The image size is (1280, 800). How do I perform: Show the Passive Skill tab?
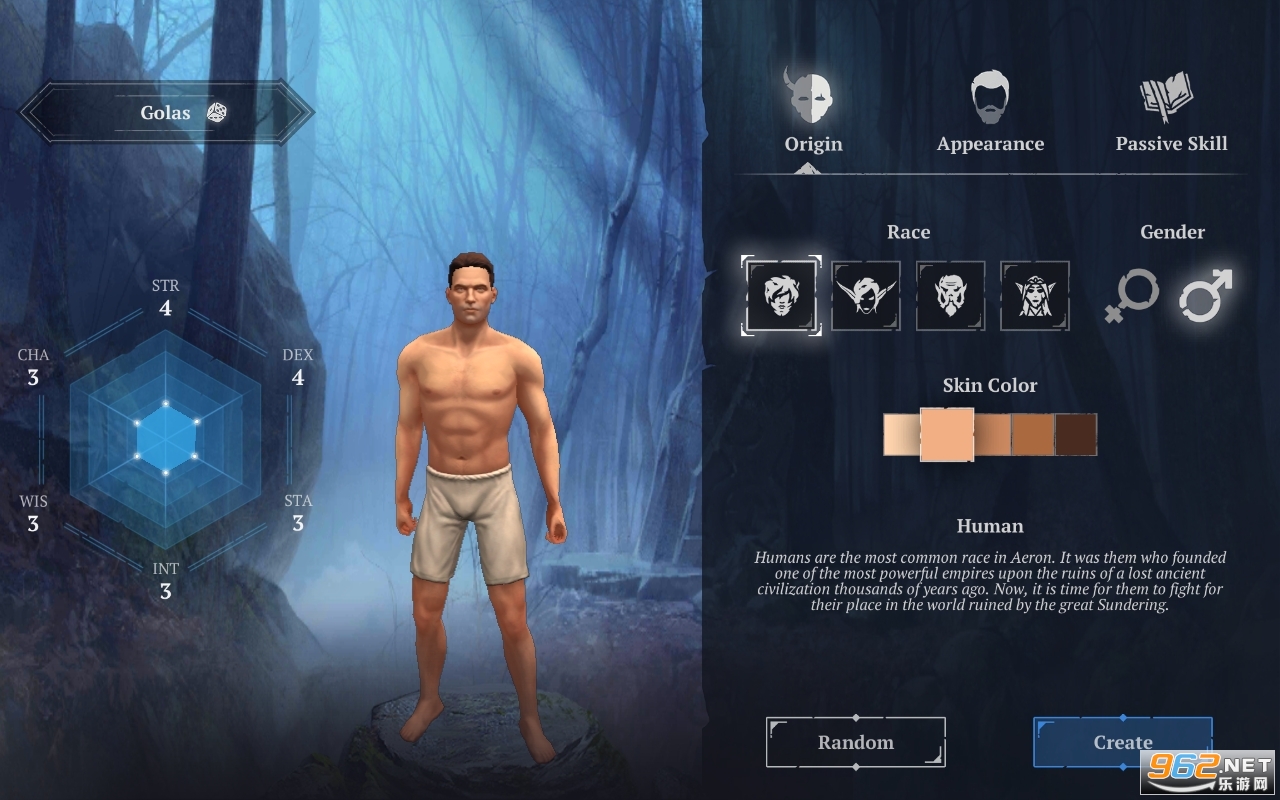click(x=1171, y=114)
